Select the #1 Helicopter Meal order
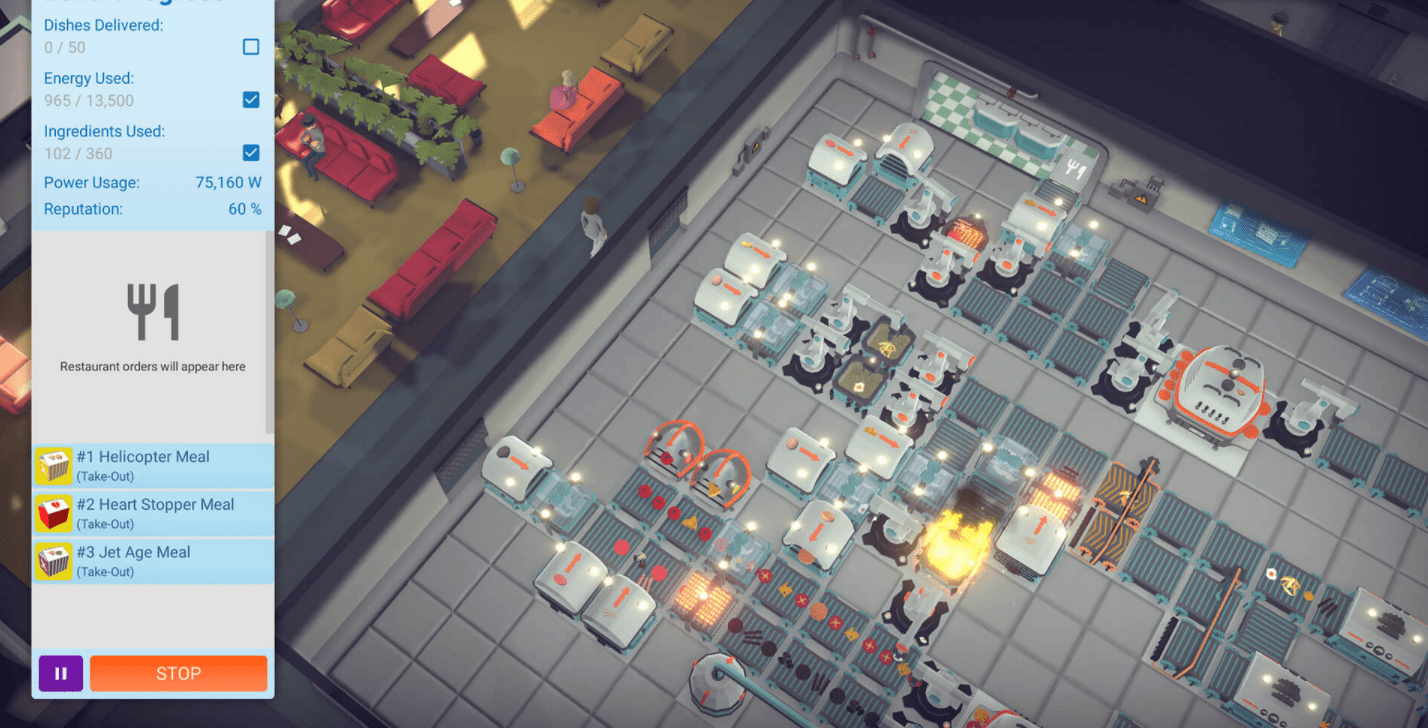Image resolution: width=1428 pixels, height=728 pixels. [x=153, y=465]
